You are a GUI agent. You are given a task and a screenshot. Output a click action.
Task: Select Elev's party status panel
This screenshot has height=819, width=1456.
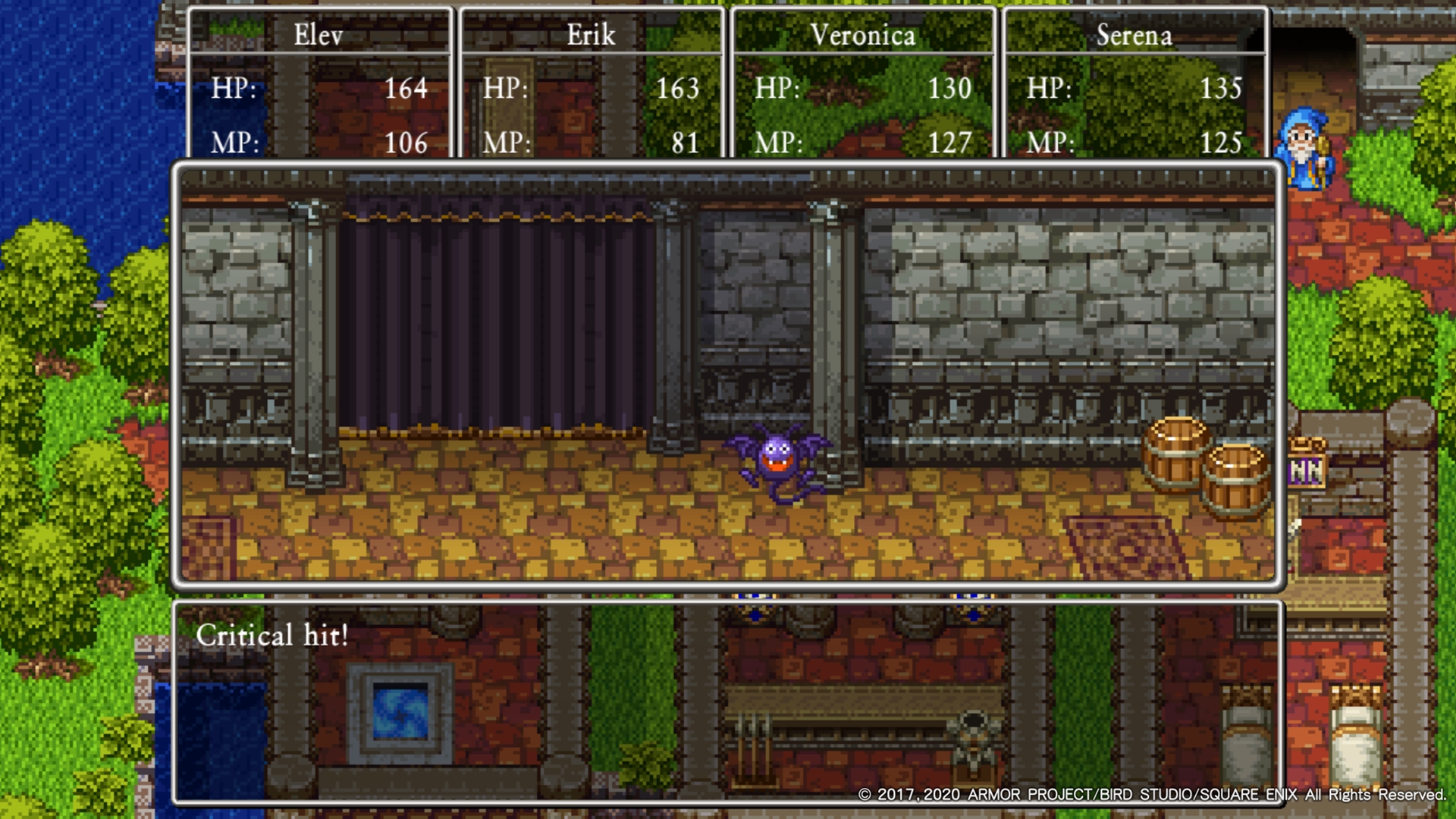[319, 85]
